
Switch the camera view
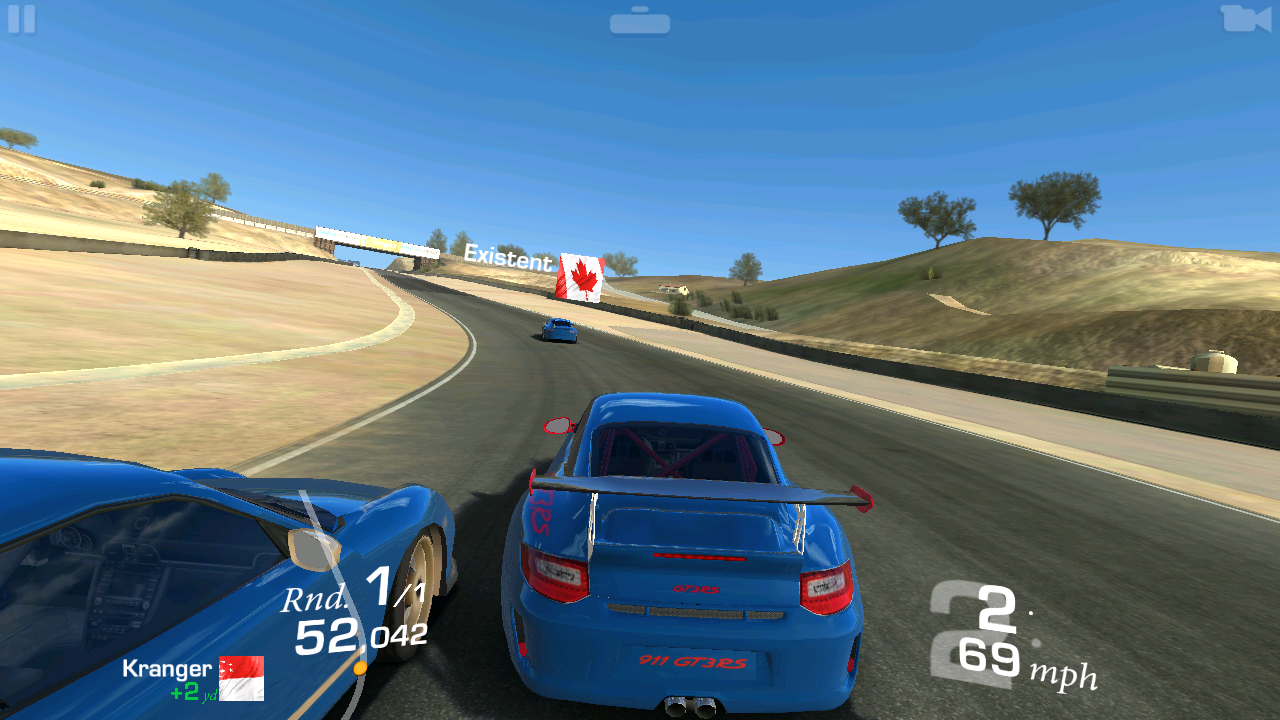click(x=1244, y=18)
